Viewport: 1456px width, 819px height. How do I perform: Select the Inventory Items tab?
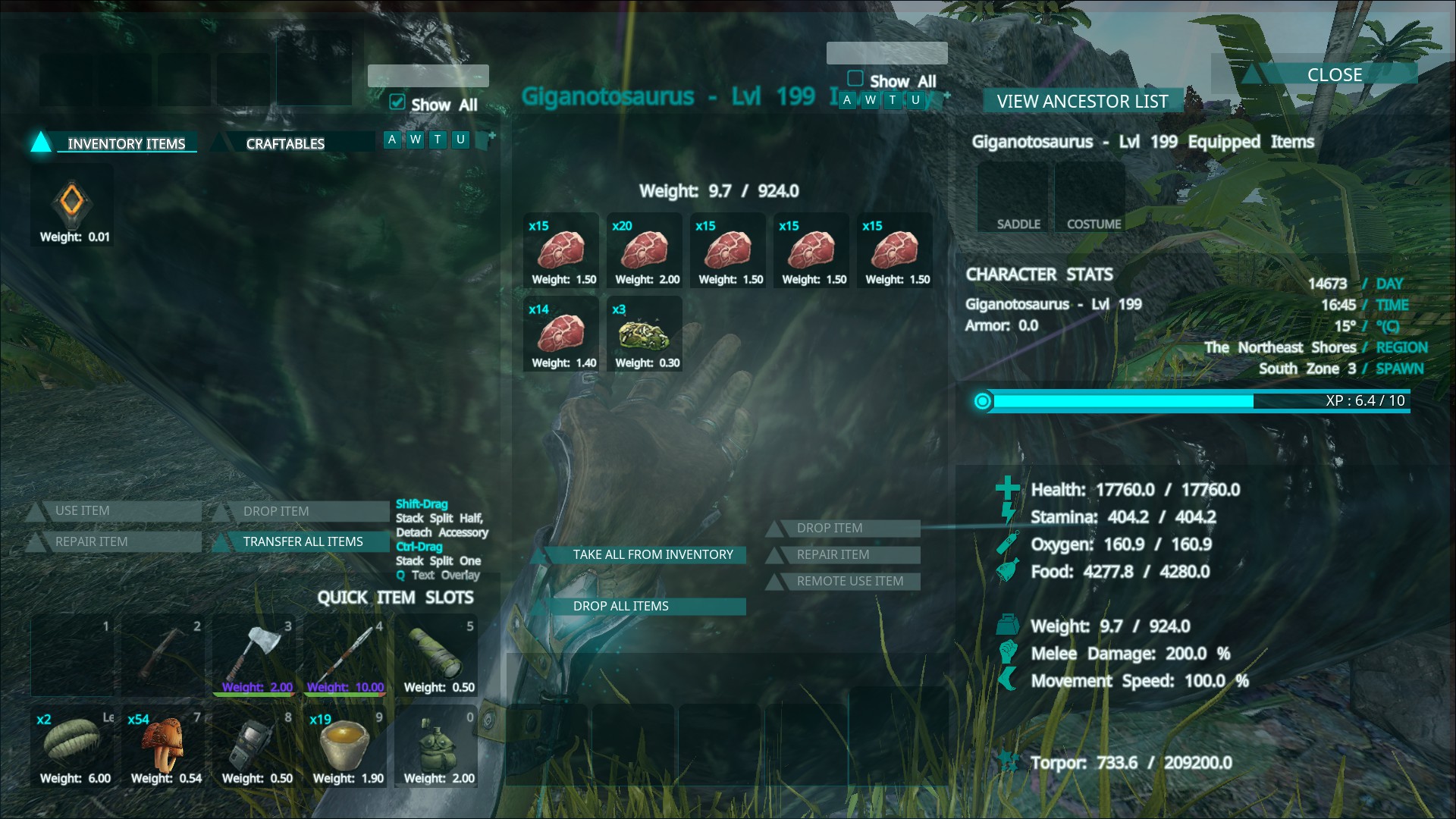pyautogui.click(x=126, y=143)
